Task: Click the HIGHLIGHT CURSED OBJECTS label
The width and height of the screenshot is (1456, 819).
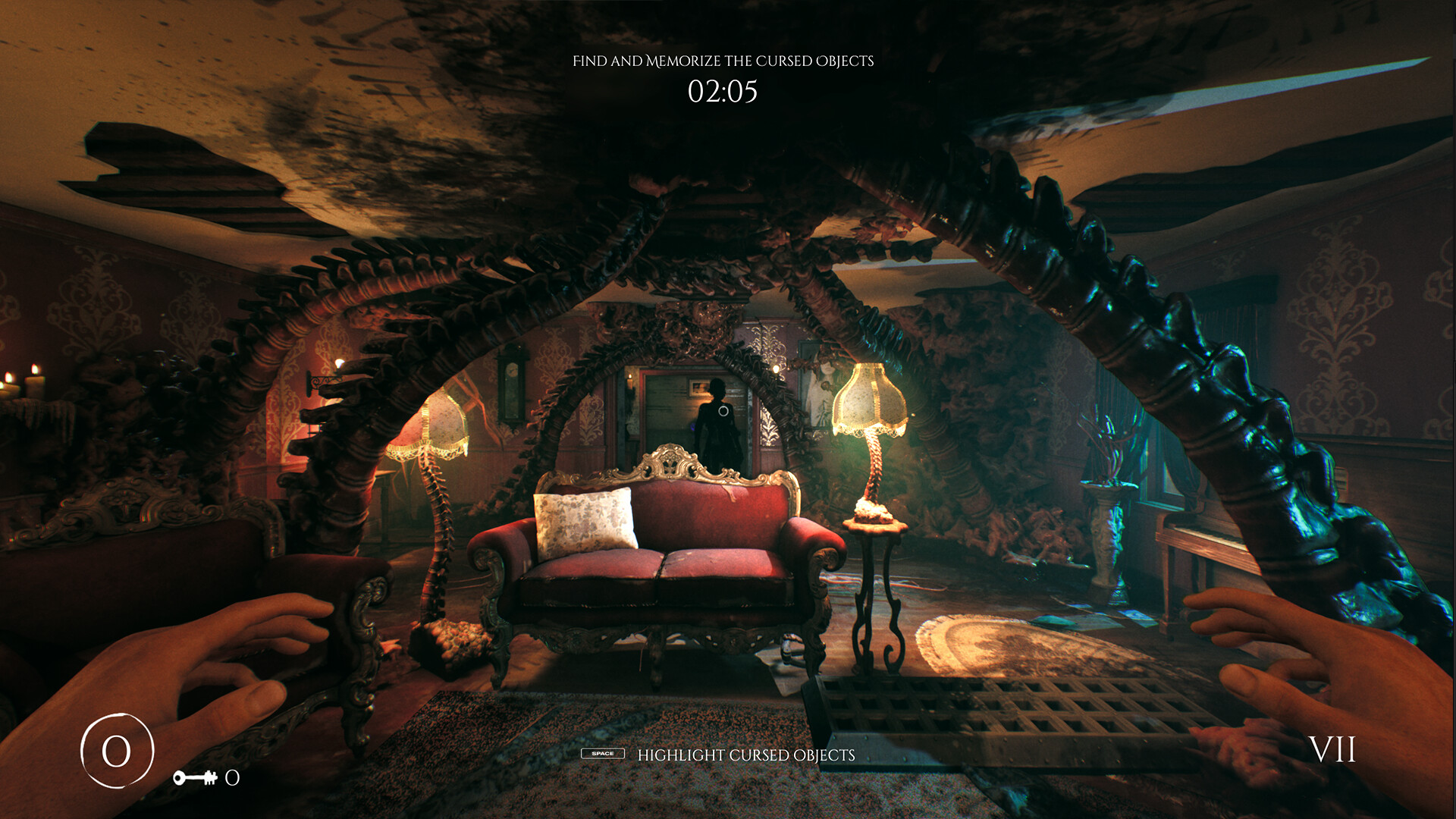Action: 746,755
